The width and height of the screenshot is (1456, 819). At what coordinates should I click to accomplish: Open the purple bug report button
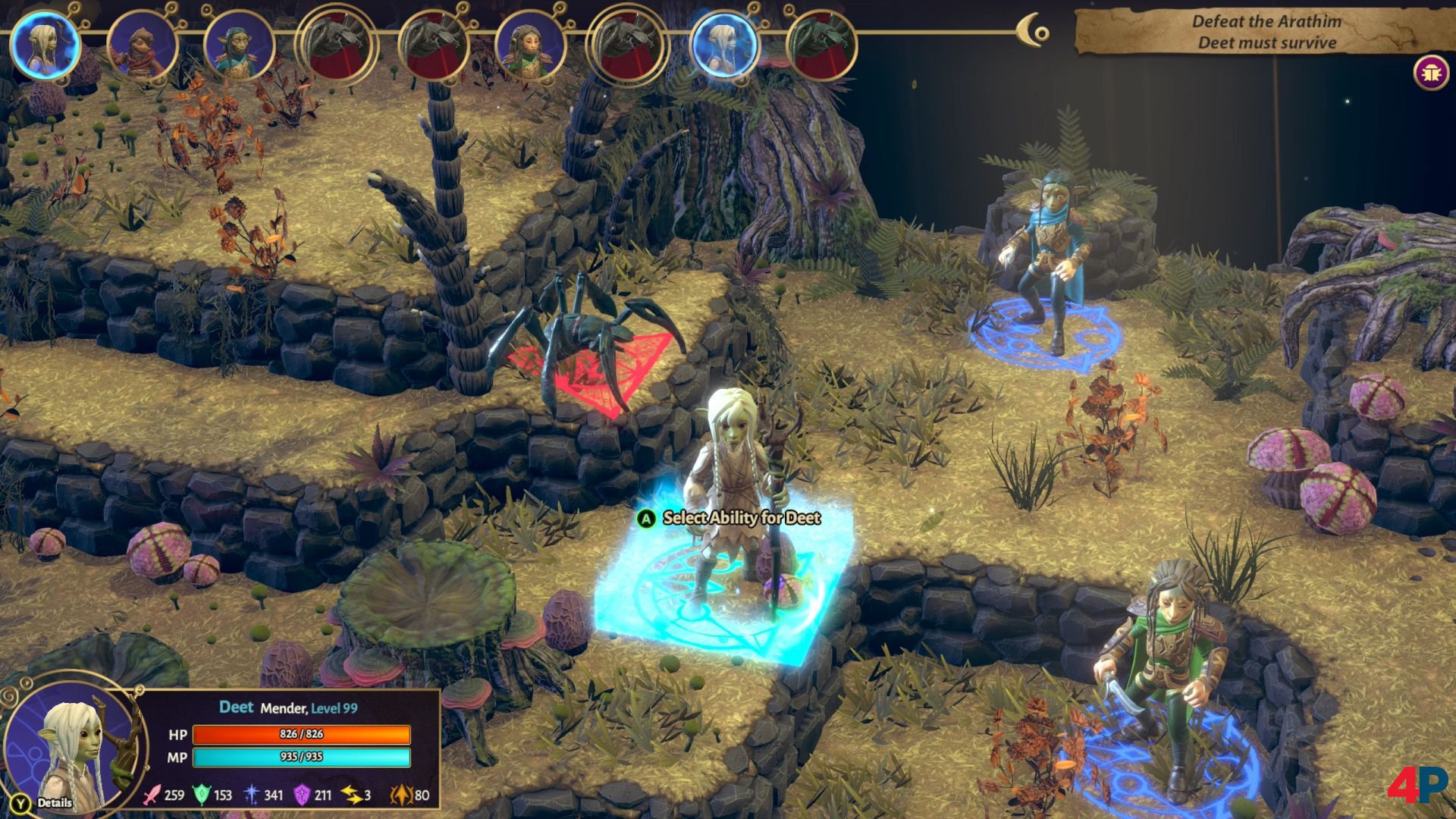coord(1431,74)
